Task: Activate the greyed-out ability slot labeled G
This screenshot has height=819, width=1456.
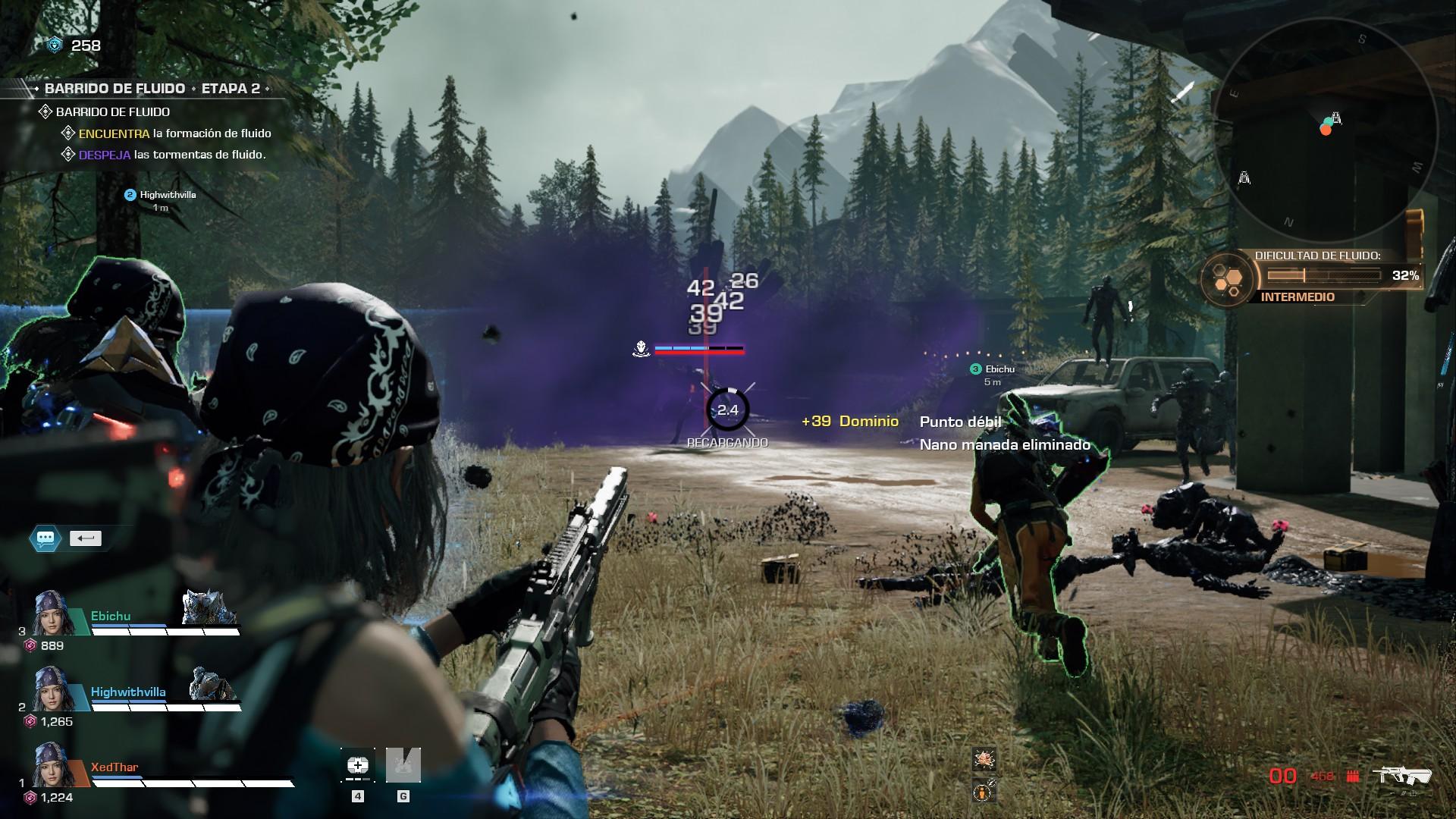Action: pos(403,765)
